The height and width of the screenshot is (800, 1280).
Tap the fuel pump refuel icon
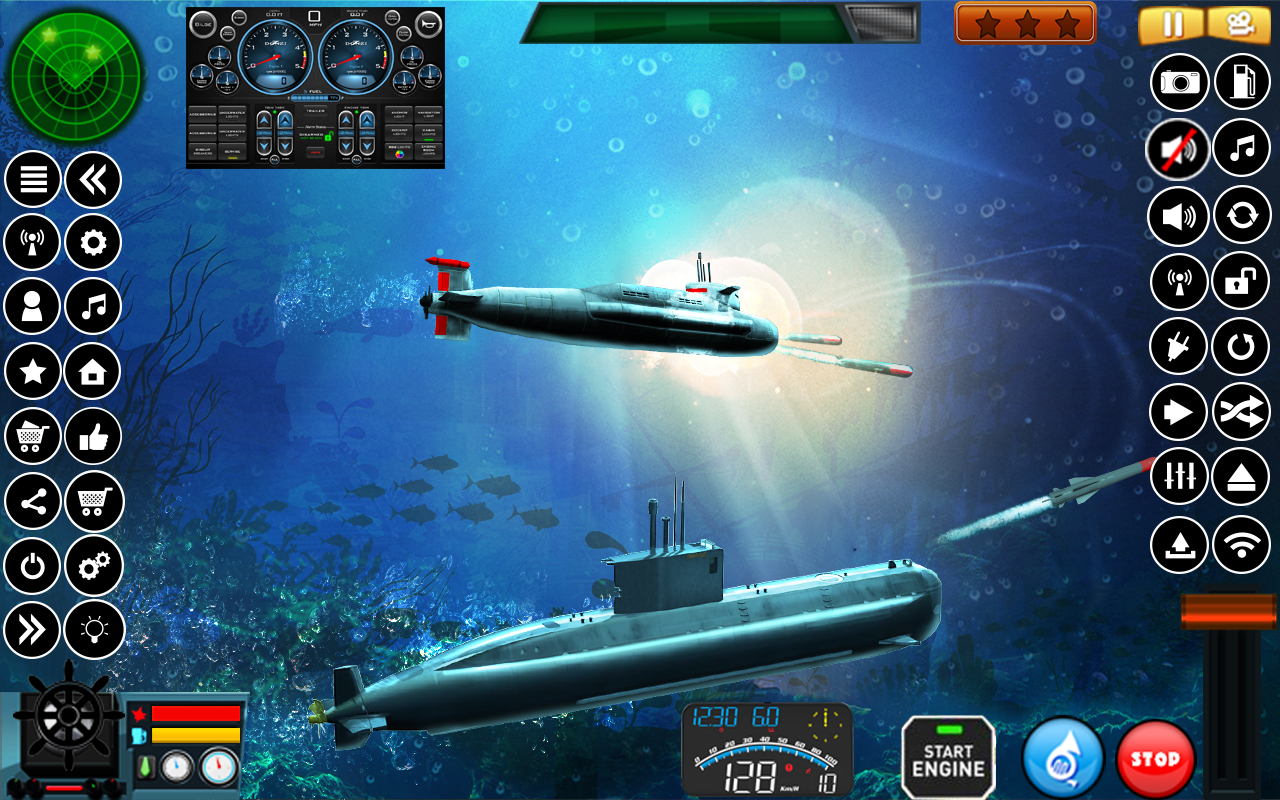pos(1241,81)
